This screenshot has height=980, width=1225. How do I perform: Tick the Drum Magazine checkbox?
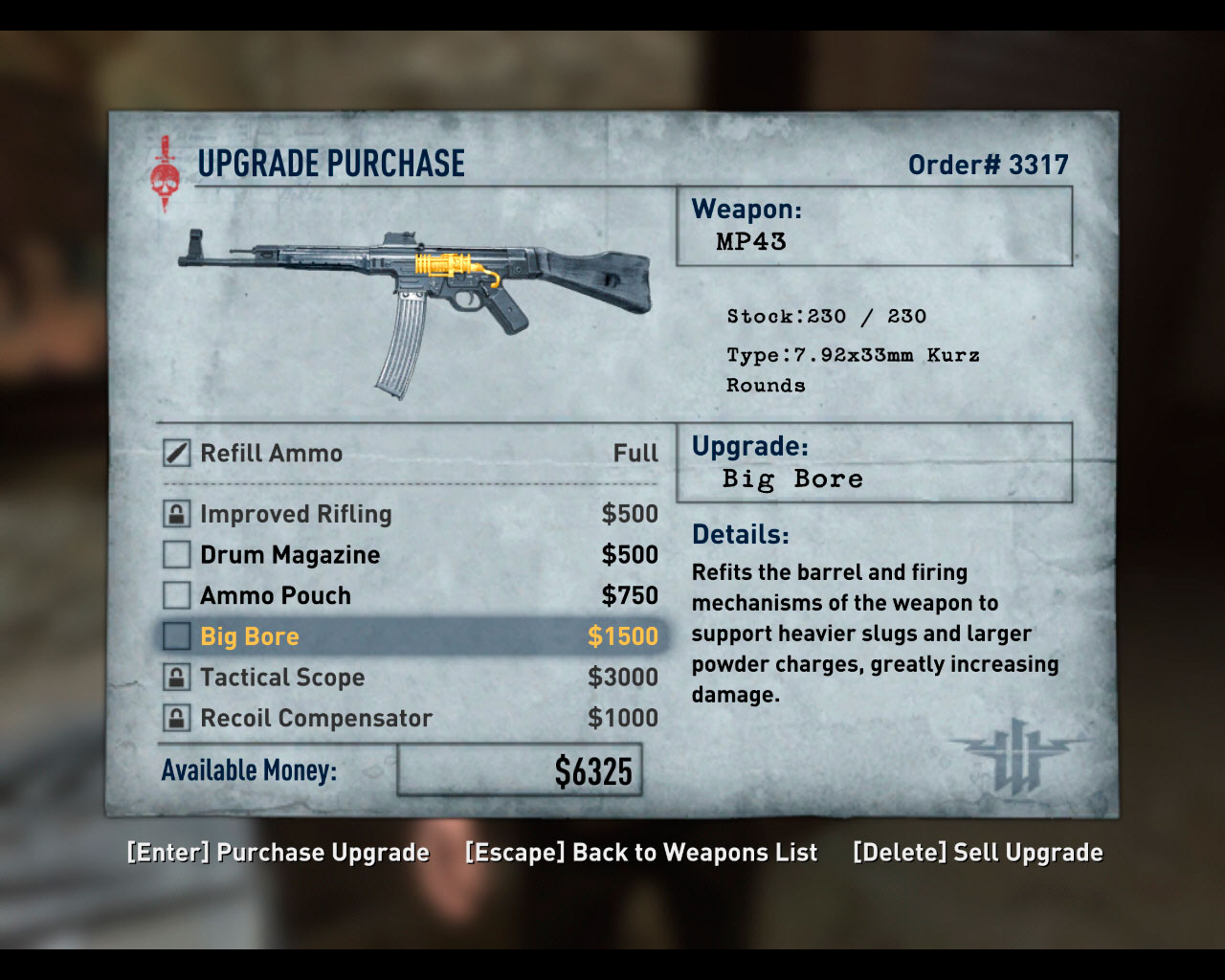pyautogui.click(x=176, y=555)
